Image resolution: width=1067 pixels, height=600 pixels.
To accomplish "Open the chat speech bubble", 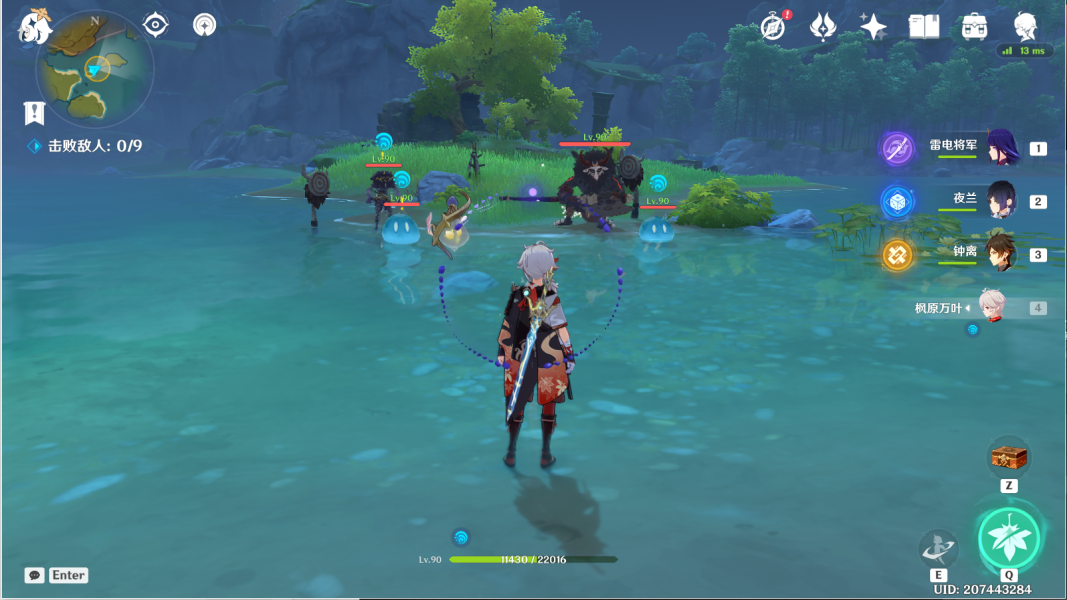I will pos(35,575).
